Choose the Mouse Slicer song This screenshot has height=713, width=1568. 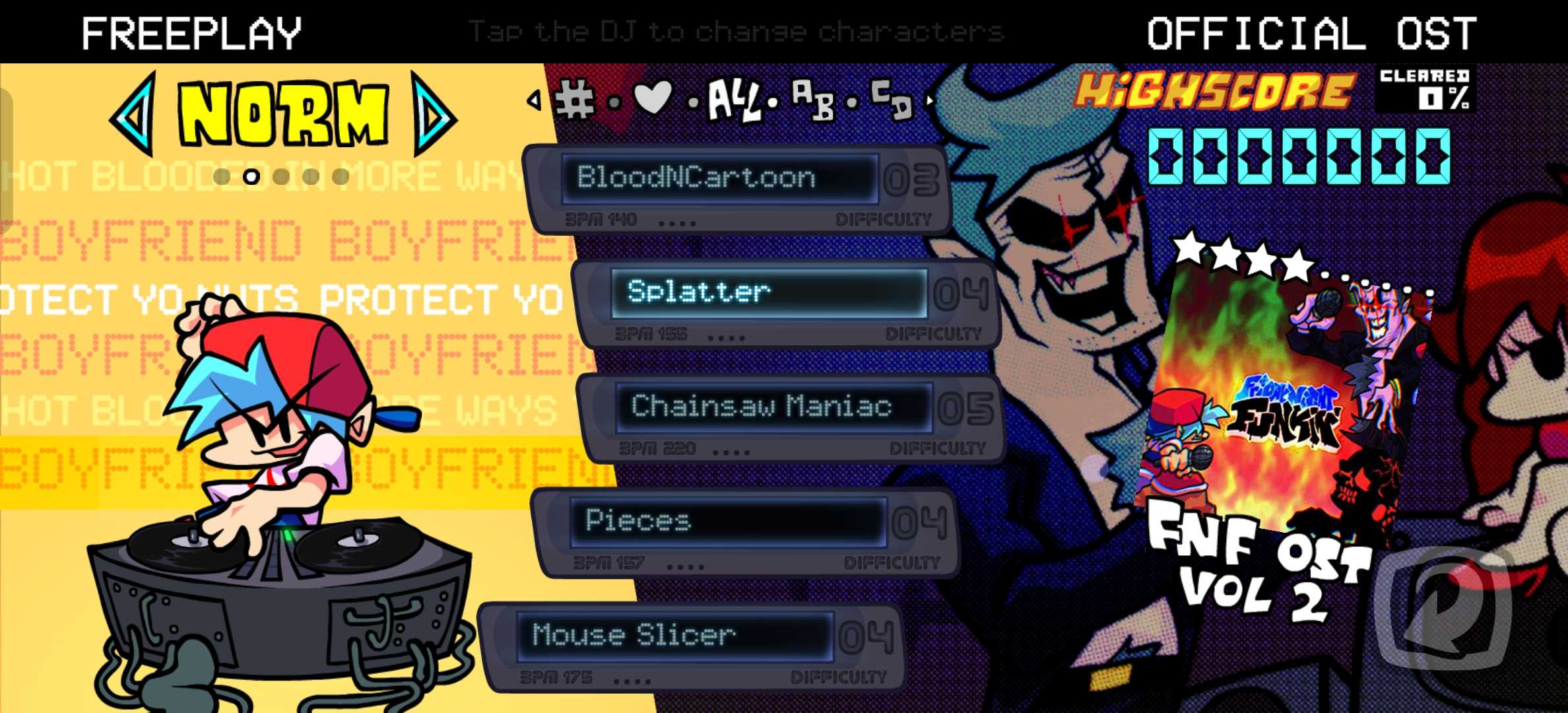pos(674,636)
